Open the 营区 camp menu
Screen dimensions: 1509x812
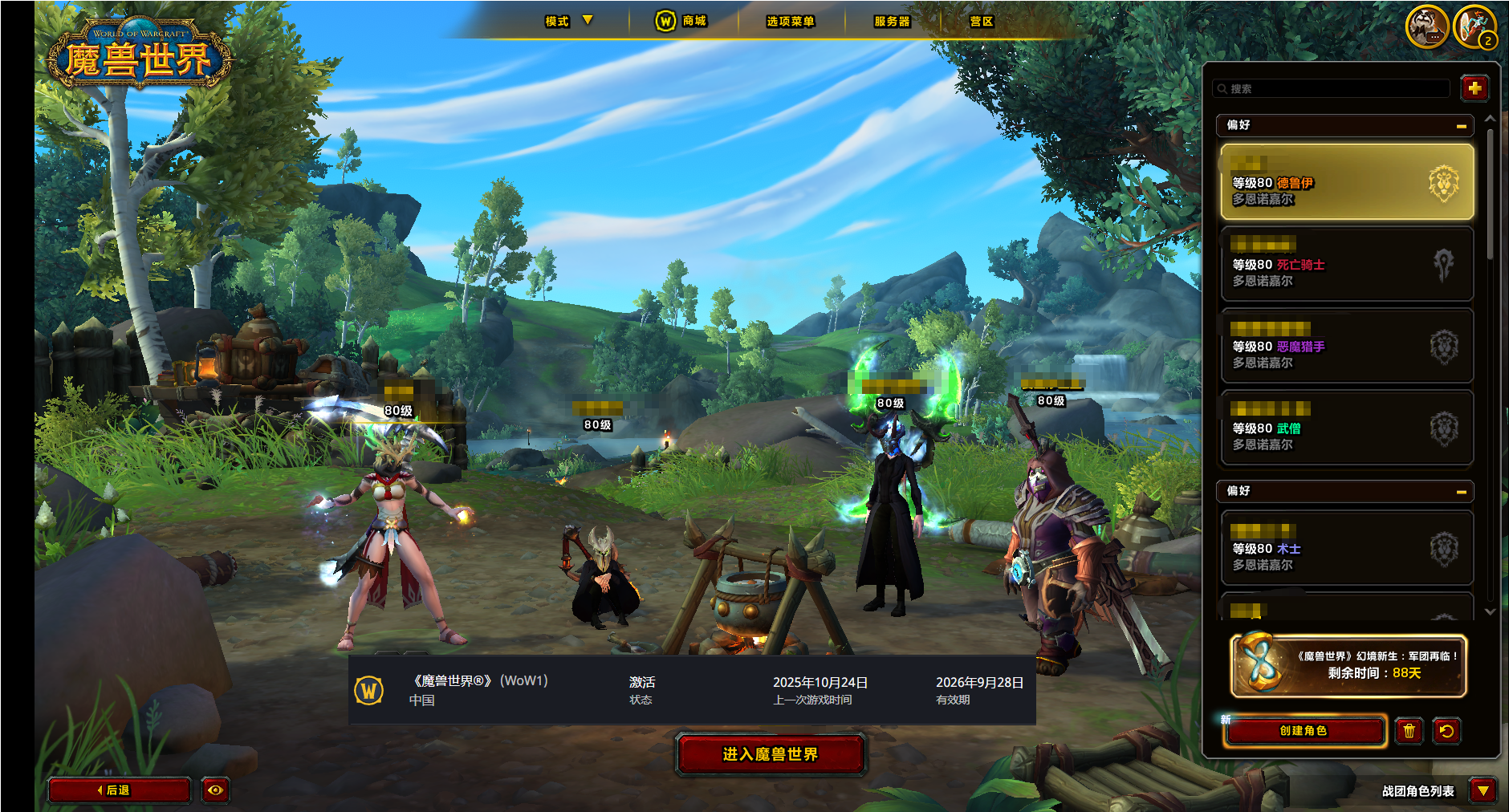pos(981,21)
